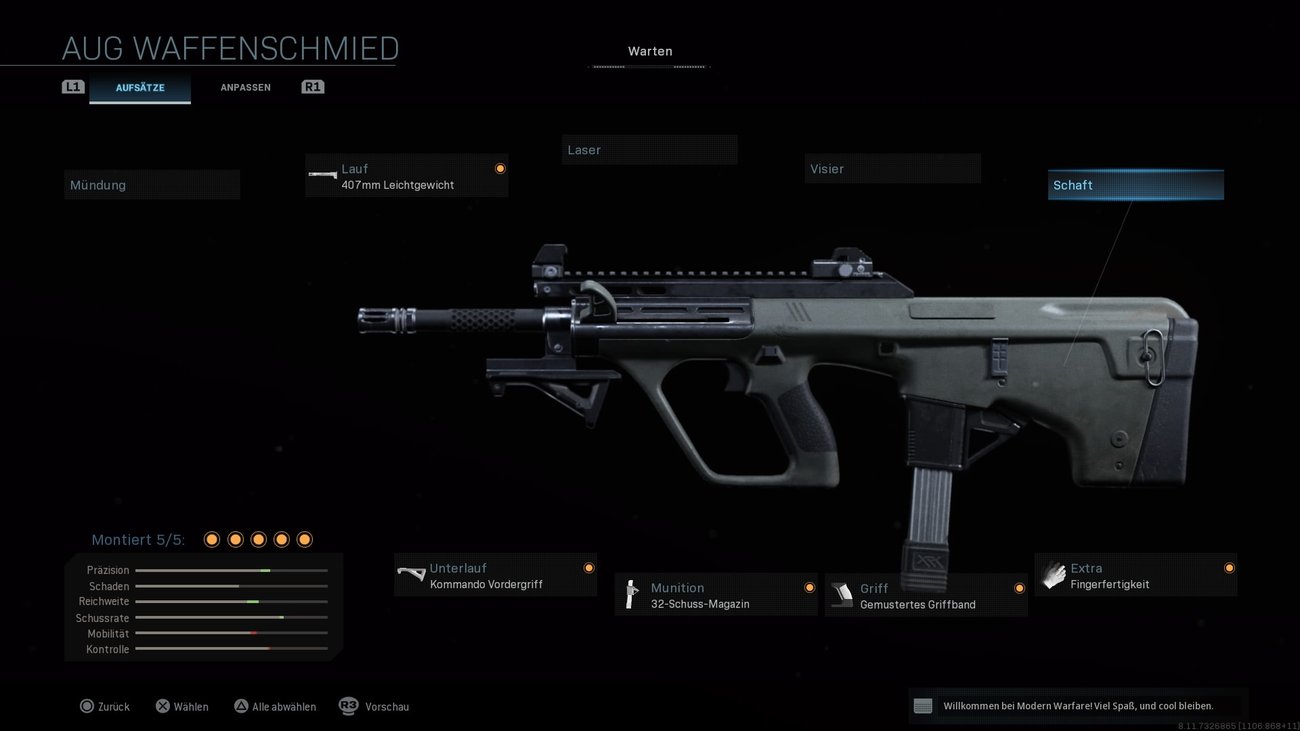This screenshot has height=731, width=1300.
Task: Click the foregrip icon on the Unterlauf slot
Action: click(410, 575)
